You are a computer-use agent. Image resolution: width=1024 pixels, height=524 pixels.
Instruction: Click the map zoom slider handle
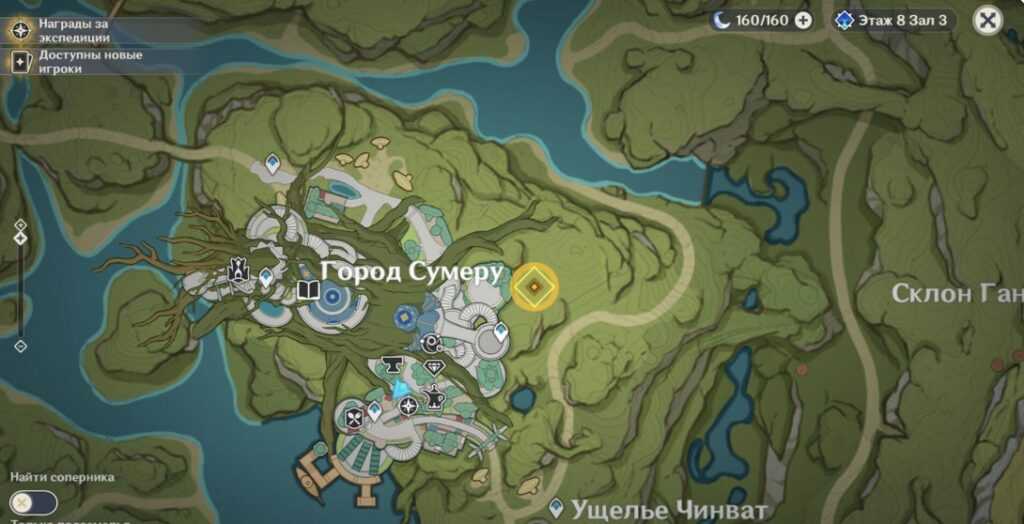[x=20, y=238]
